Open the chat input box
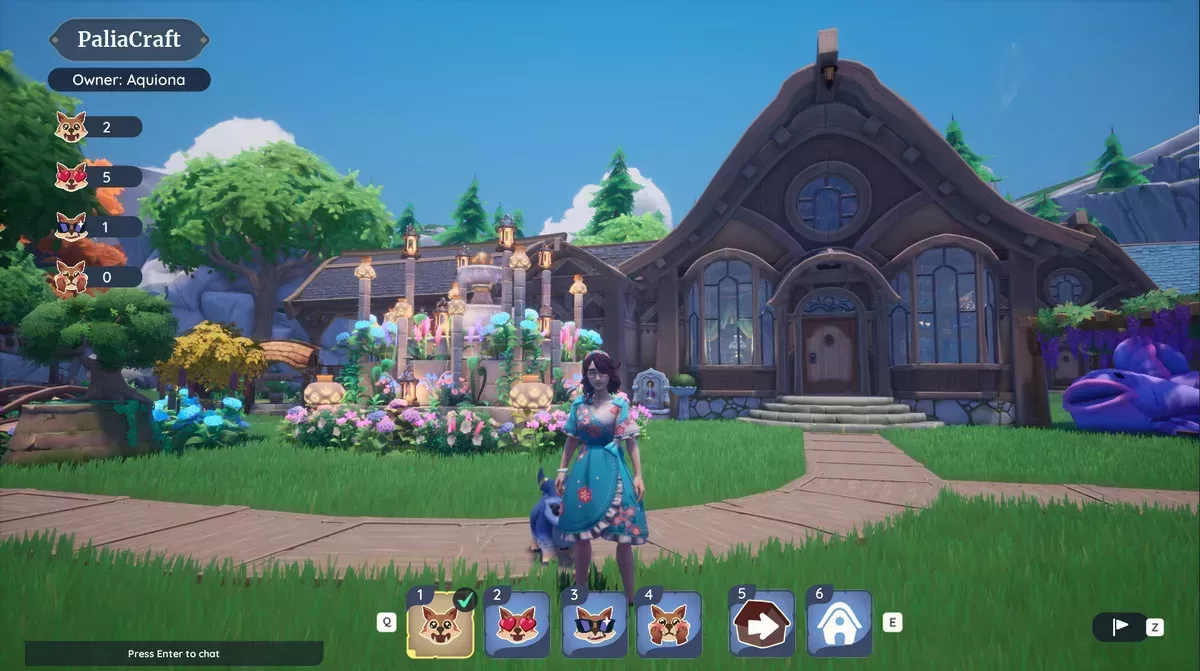The width and height of the screenshot is (1200, 671). click(x=174, y=654)
